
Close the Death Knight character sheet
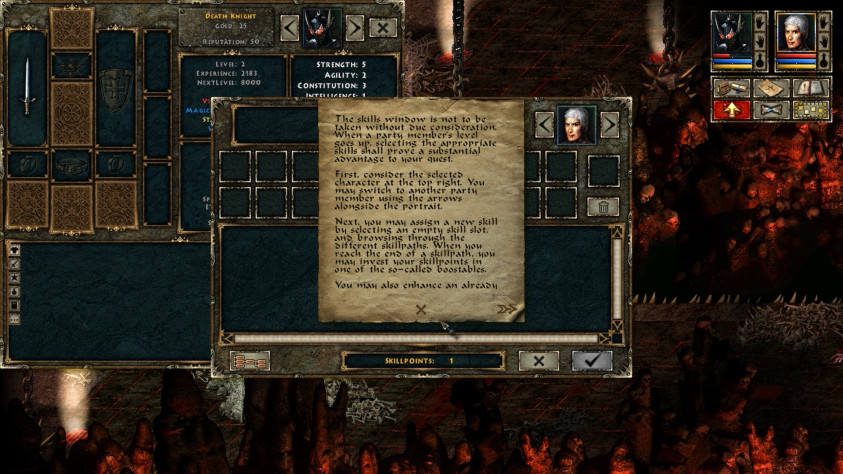pyautogui.click(x=384, y=28)
